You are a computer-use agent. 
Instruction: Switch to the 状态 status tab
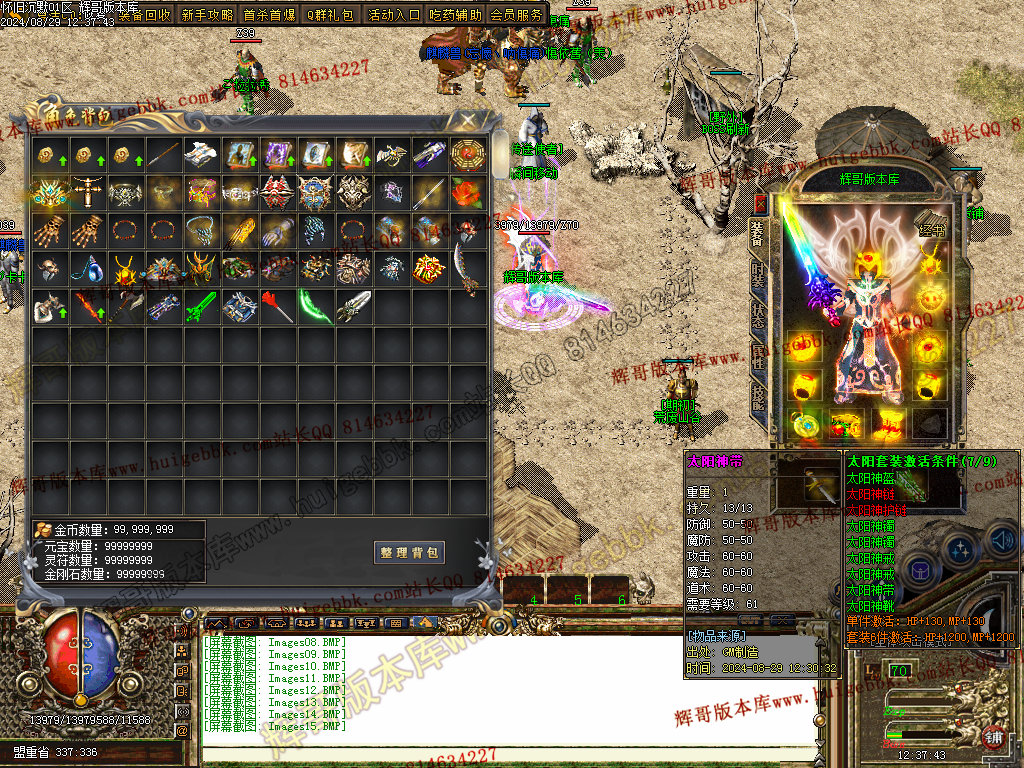(759, 319)
